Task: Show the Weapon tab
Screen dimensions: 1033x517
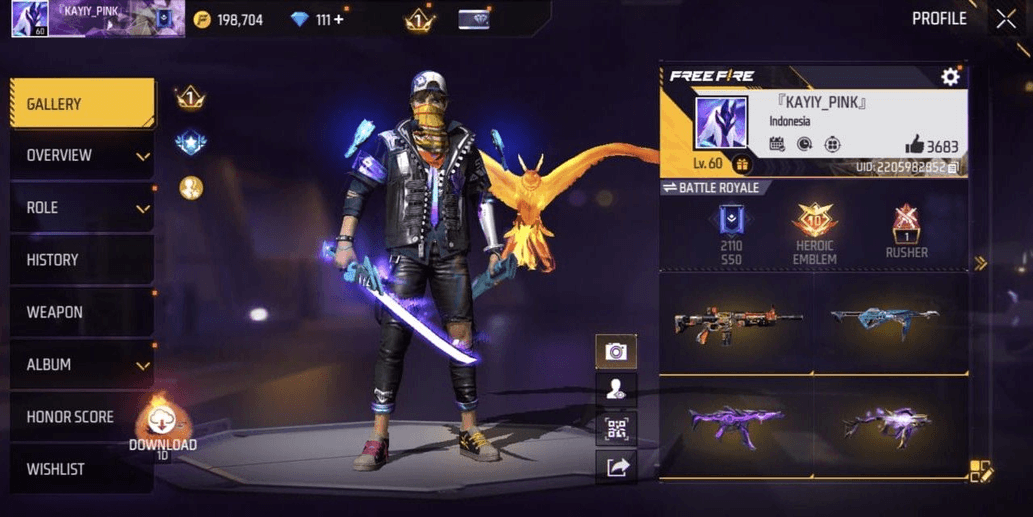Action: 82,312
